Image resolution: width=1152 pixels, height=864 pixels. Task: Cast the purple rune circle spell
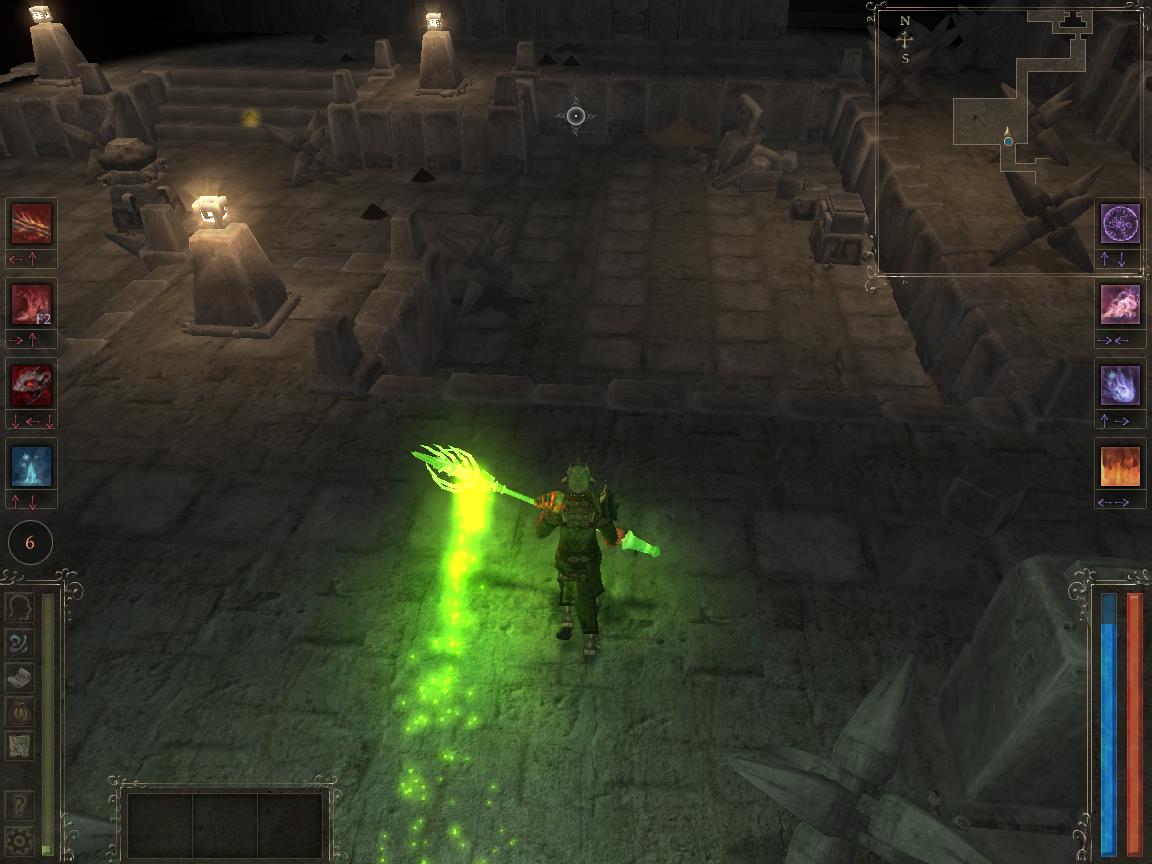click(1120, 223)
